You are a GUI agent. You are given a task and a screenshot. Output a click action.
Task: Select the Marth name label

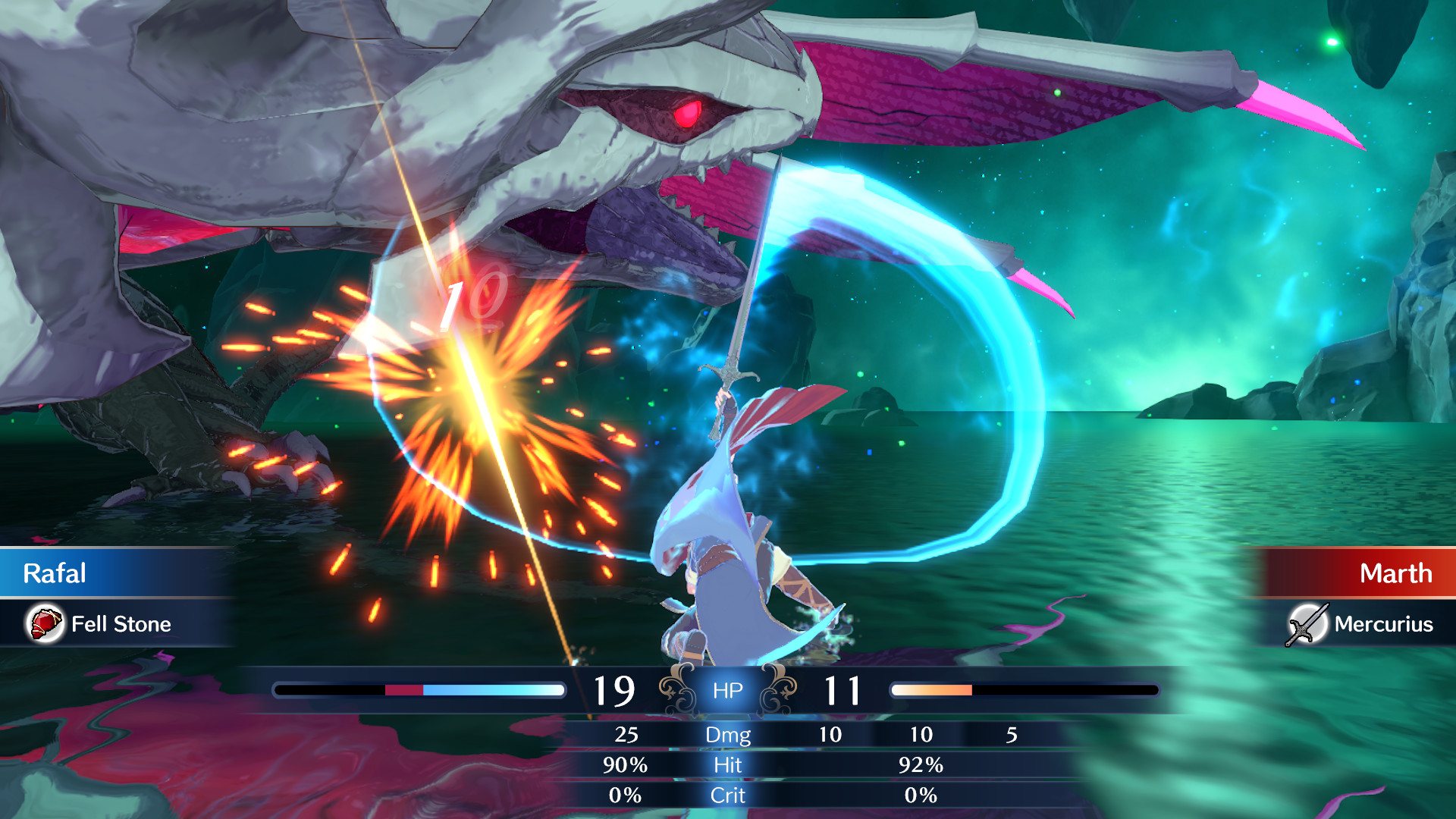pos(1397,573)
